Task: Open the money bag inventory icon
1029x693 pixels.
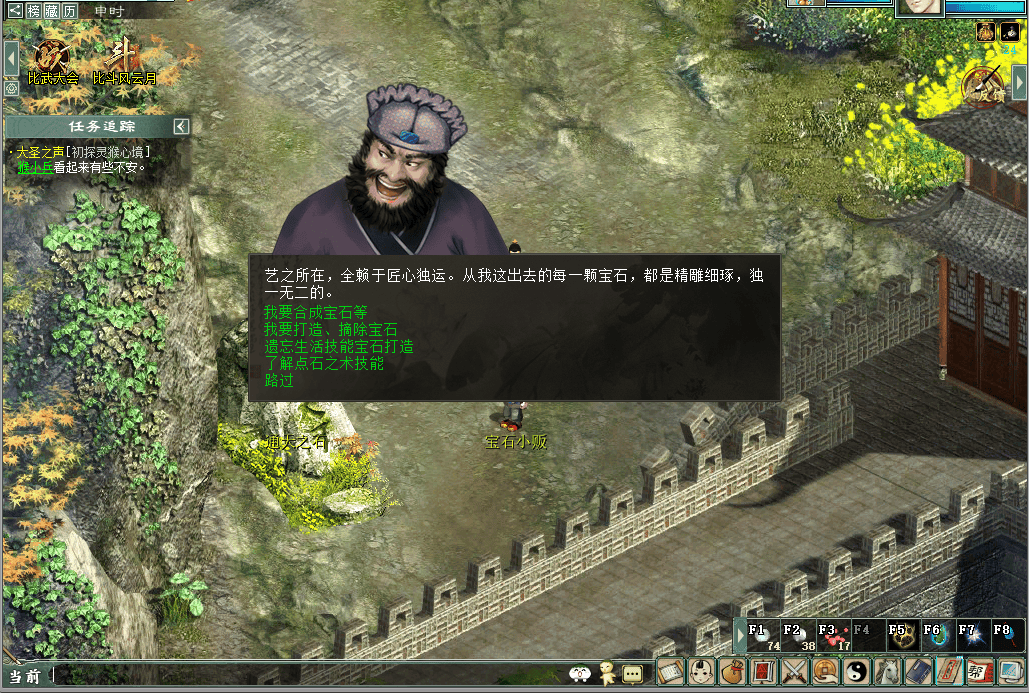Action: pos(731,672)
